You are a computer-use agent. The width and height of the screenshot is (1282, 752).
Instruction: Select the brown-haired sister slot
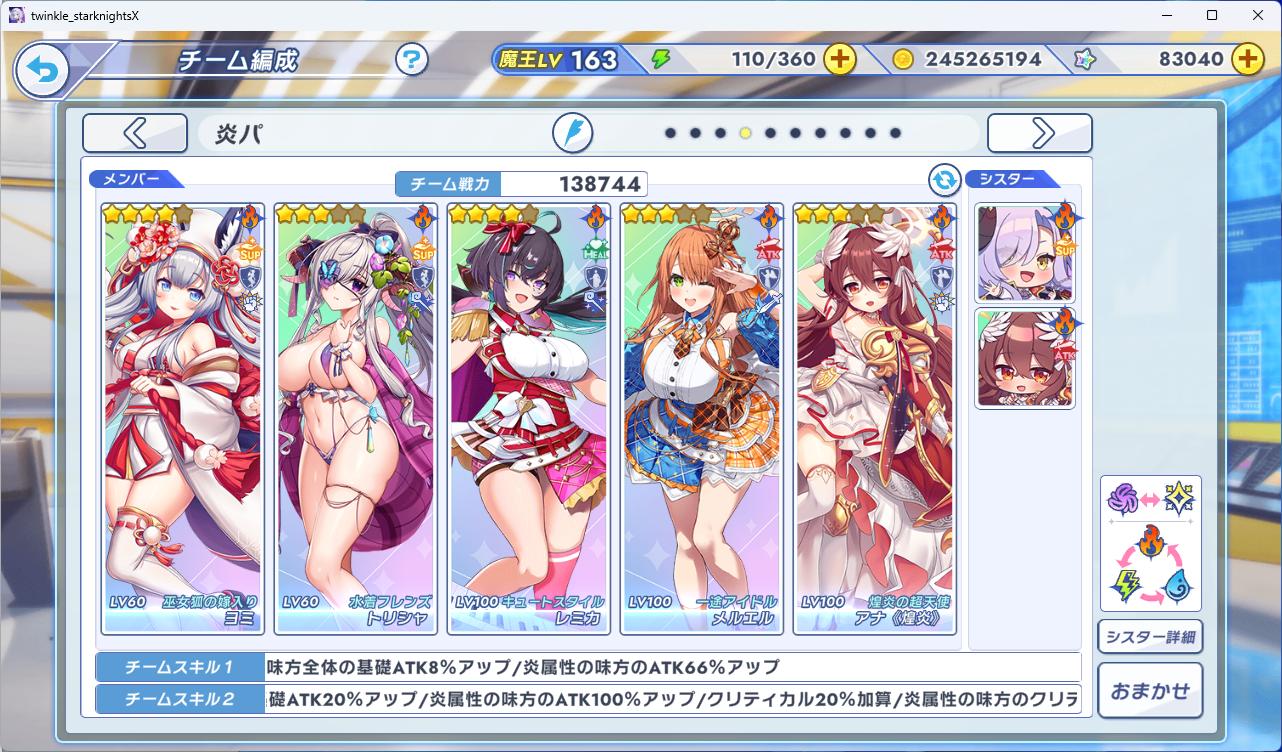click(x=1025, y=358)
